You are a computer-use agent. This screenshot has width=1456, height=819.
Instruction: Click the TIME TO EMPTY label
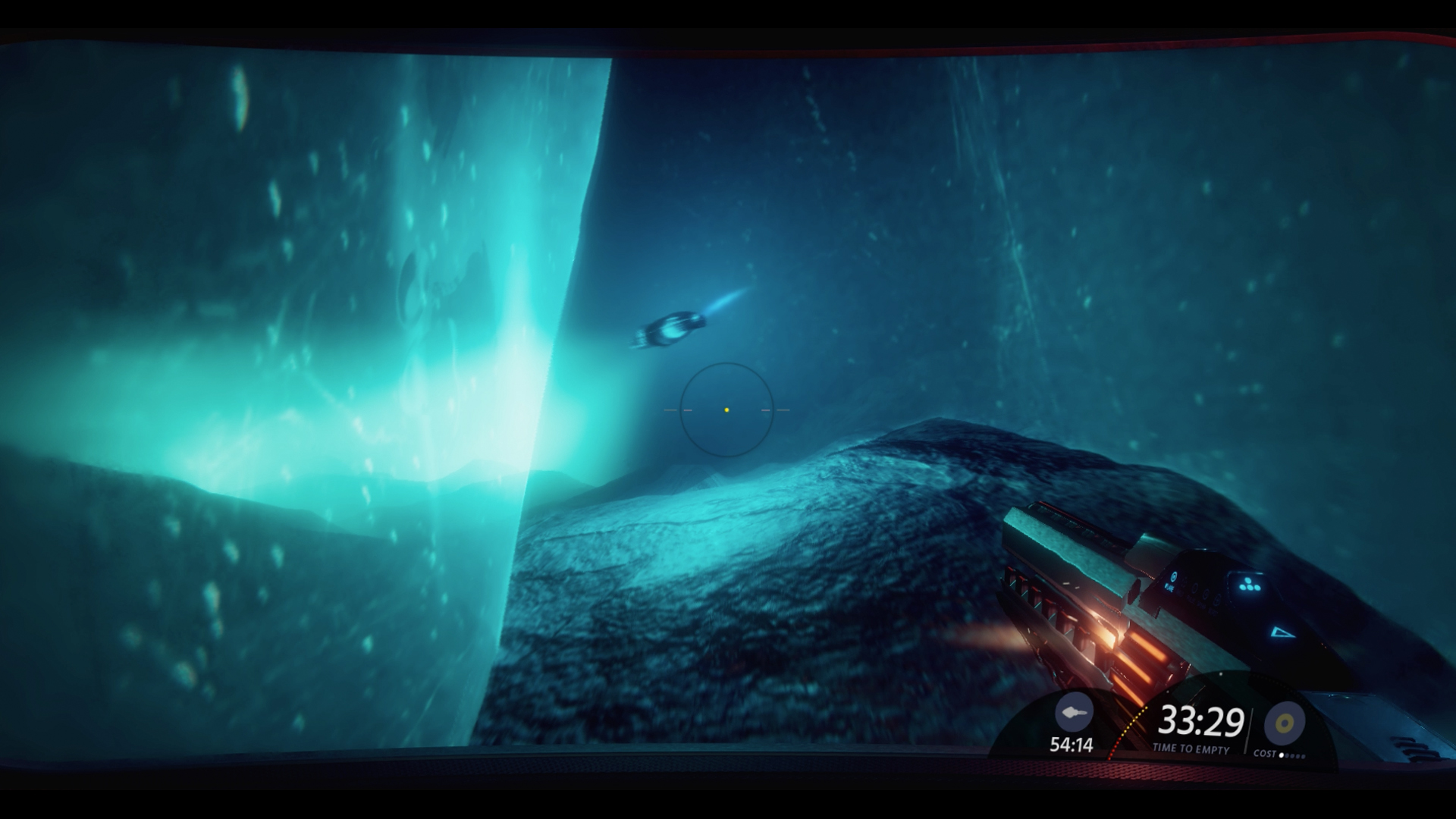click(1192, 748)
